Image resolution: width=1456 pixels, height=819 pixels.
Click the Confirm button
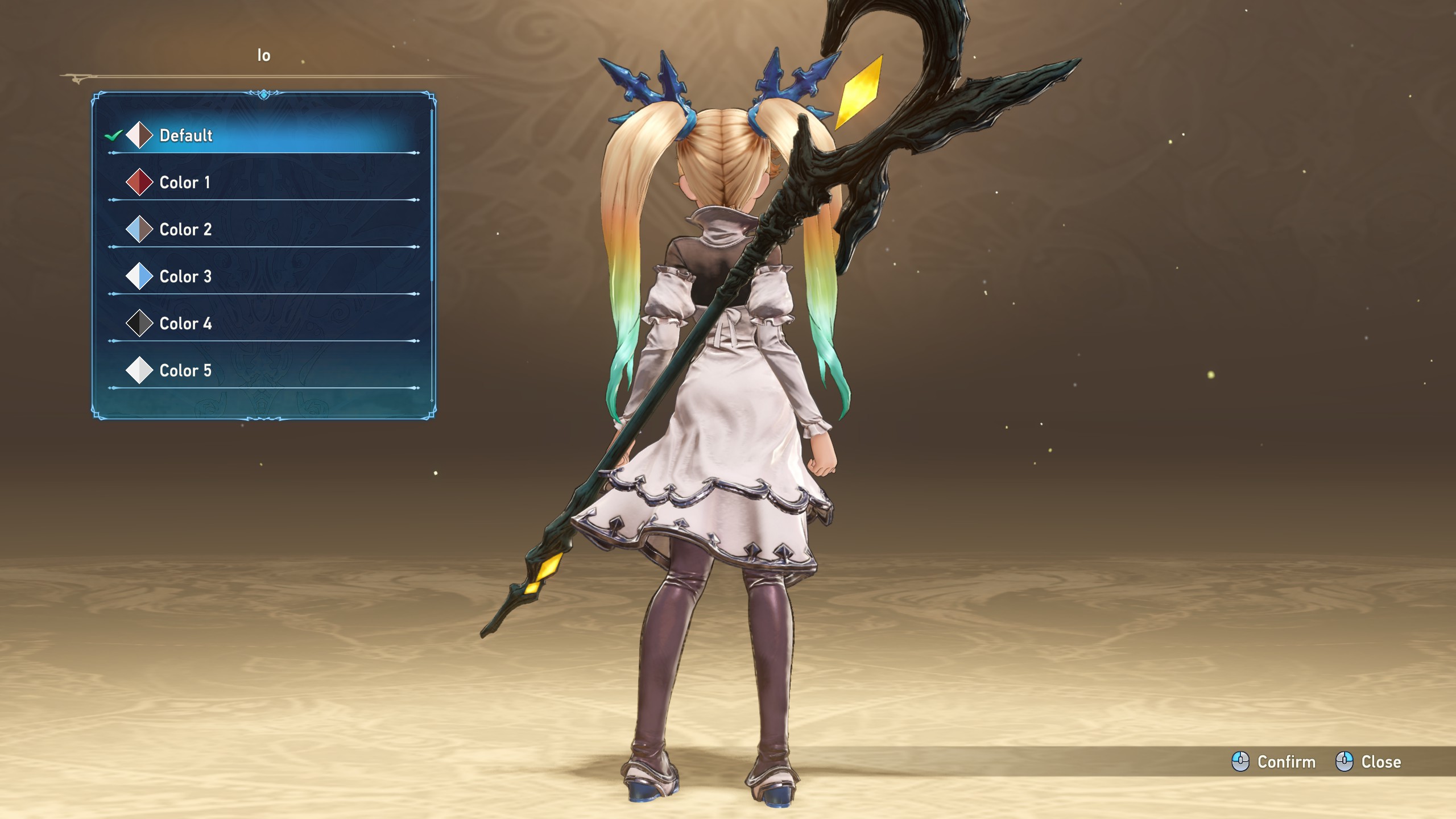pyautogui.click(x=1274, y=762)
